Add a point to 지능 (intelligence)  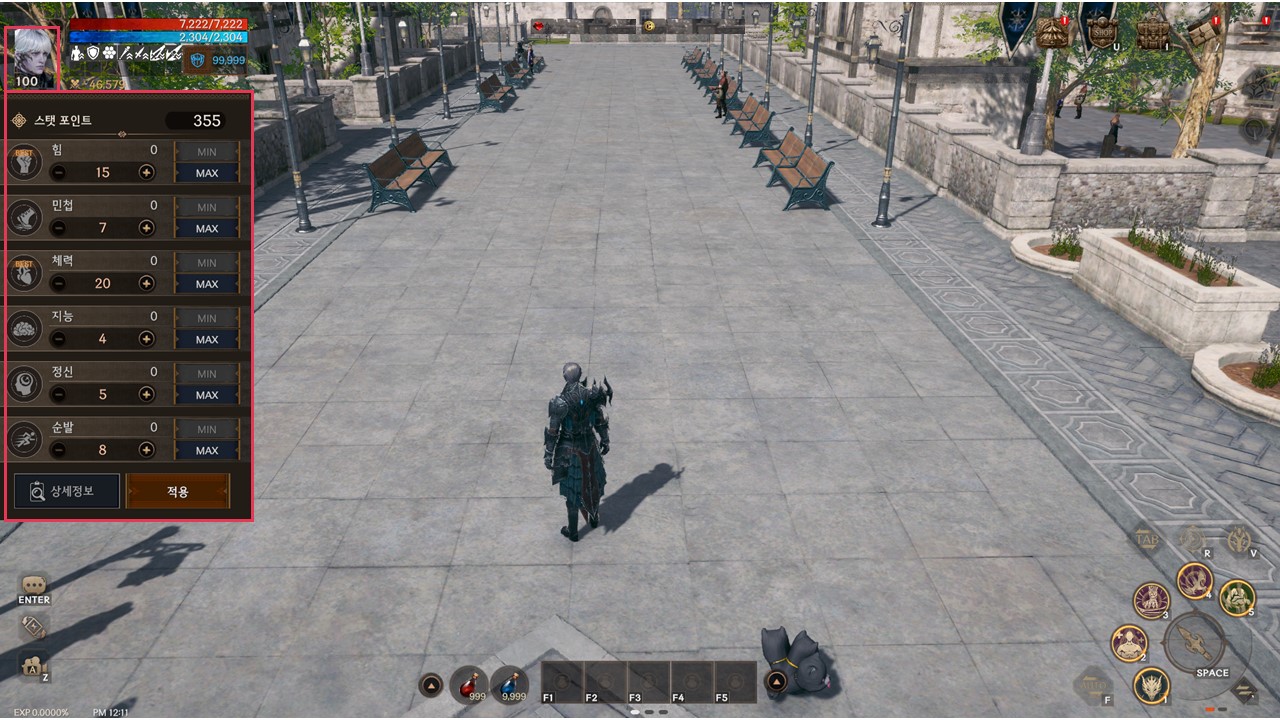click(x=147, y=339)
